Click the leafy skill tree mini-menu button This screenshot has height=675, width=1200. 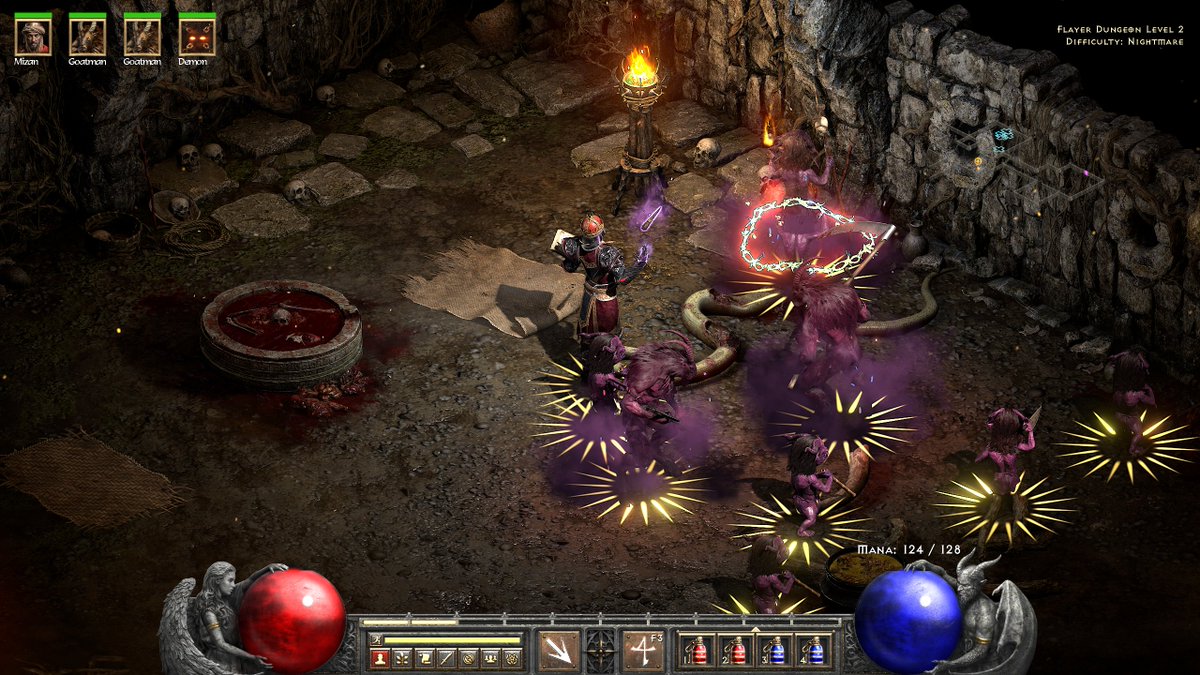click(x=402, y=659)
